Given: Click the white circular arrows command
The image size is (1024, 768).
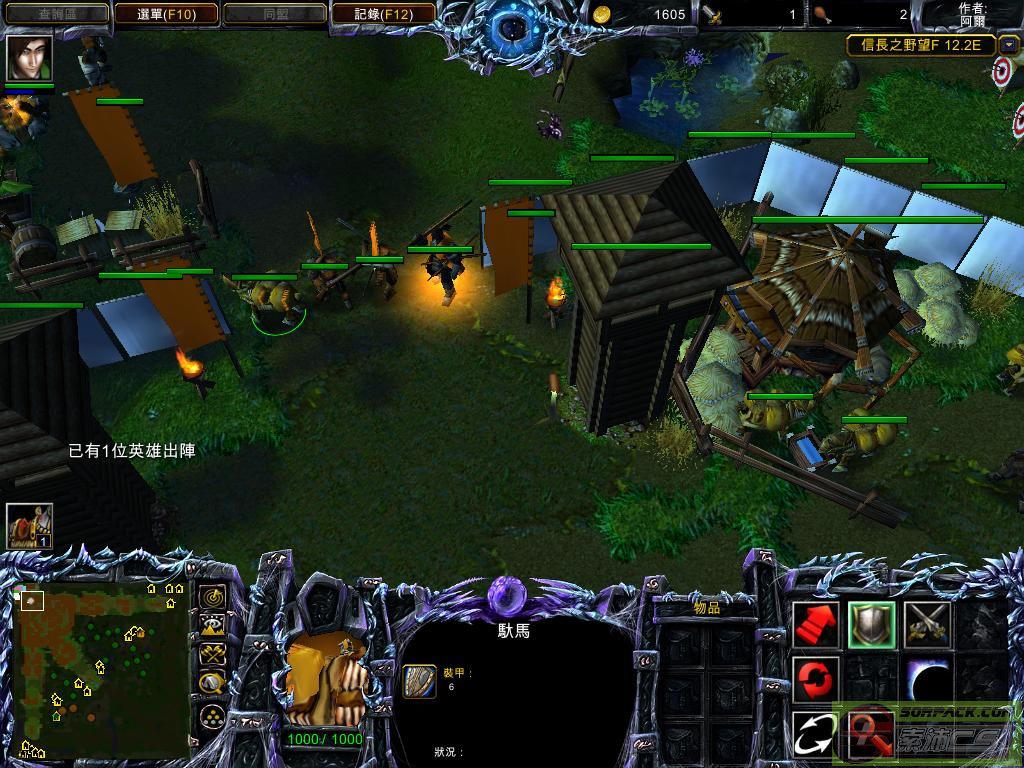Looking at the screenshot, I should [x=816, y=735].
